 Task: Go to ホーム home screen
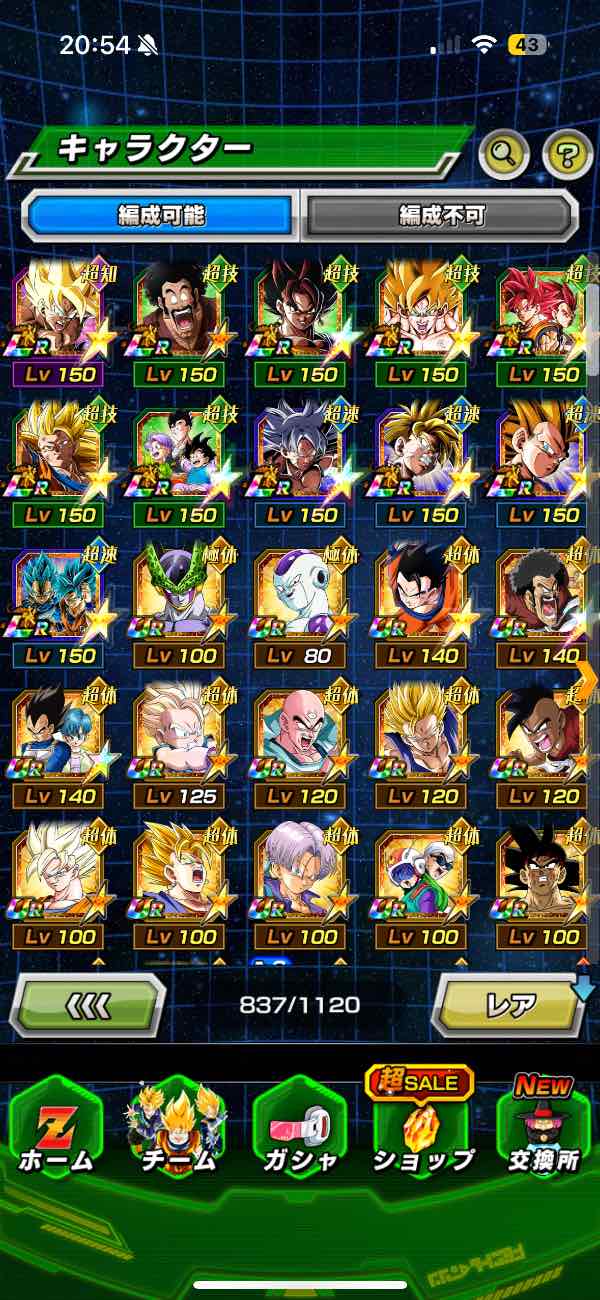click(x=57, y=1125)
